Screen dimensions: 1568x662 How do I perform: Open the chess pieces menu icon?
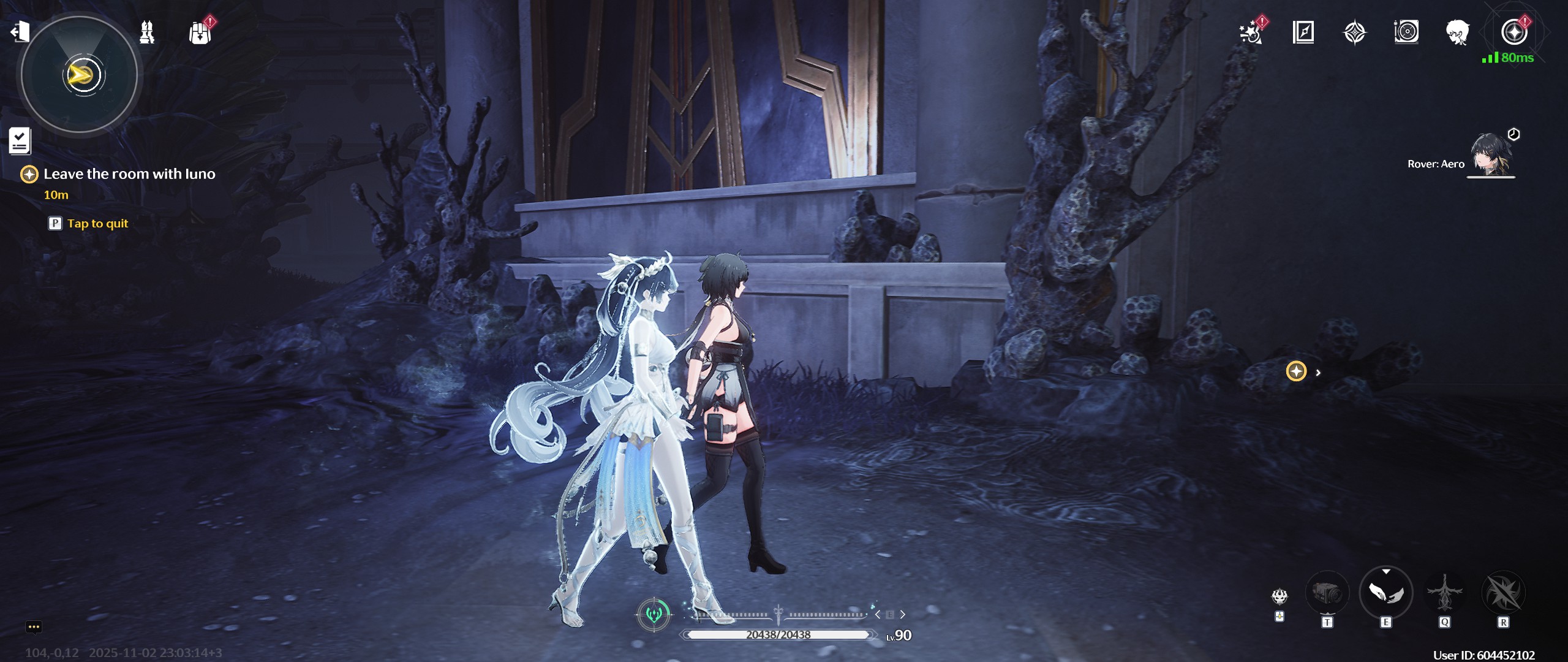tap(147, 32)
